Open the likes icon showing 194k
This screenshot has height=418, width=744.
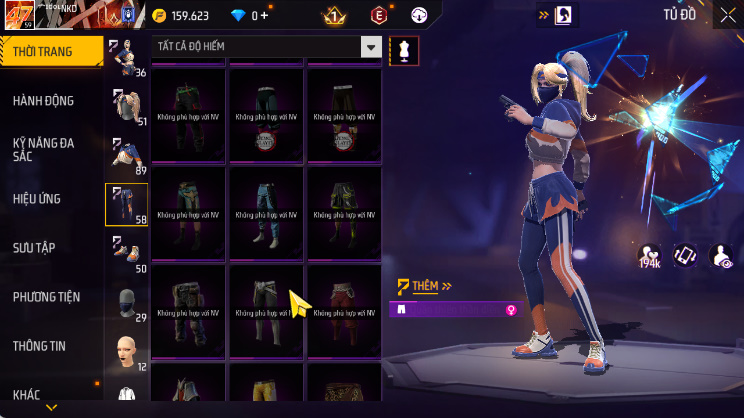coord(650,256)
